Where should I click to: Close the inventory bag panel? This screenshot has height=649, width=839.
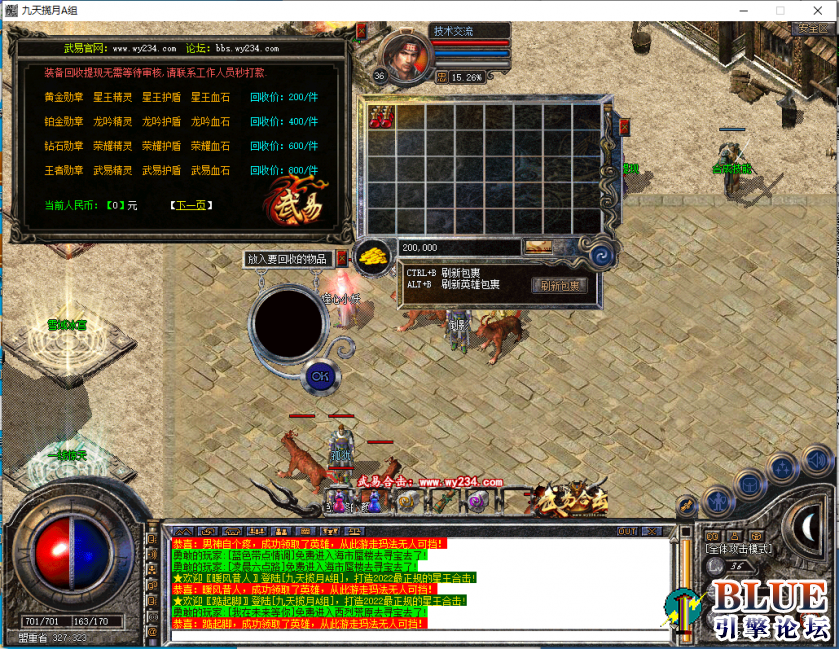click(624, 127)
